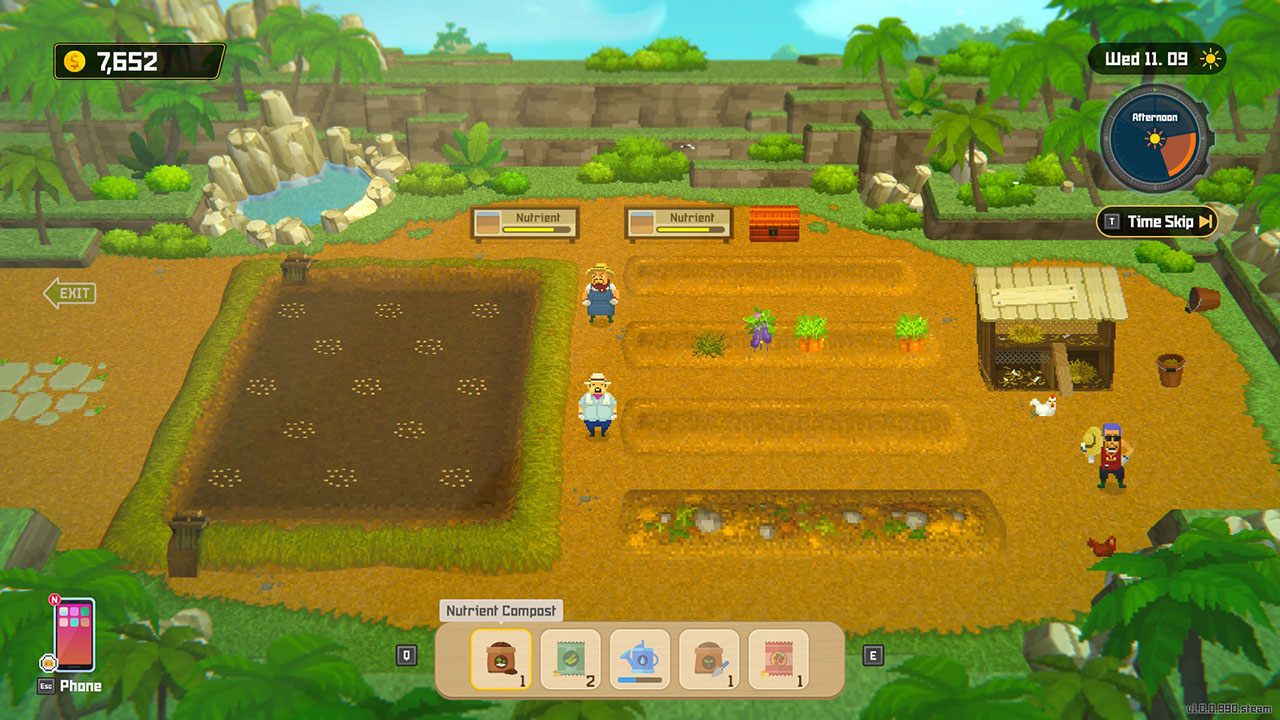Image resolution: width=1280 pixels, height=720 pixels.
Task: Equip the blue watering can
Action: (x=640, y=659)
